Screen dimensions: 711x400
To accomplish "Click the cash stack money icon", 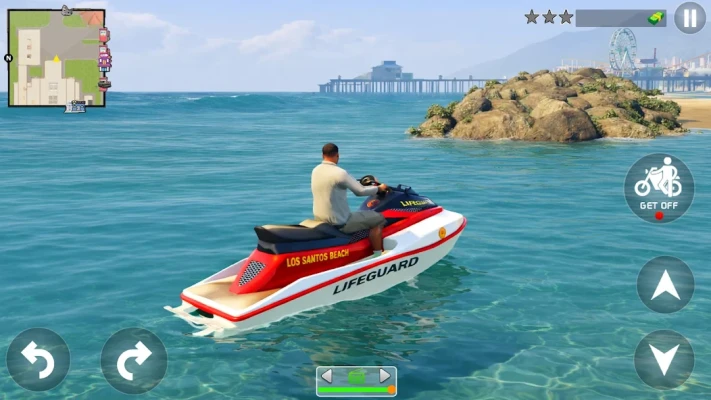I will click(654, 17).
